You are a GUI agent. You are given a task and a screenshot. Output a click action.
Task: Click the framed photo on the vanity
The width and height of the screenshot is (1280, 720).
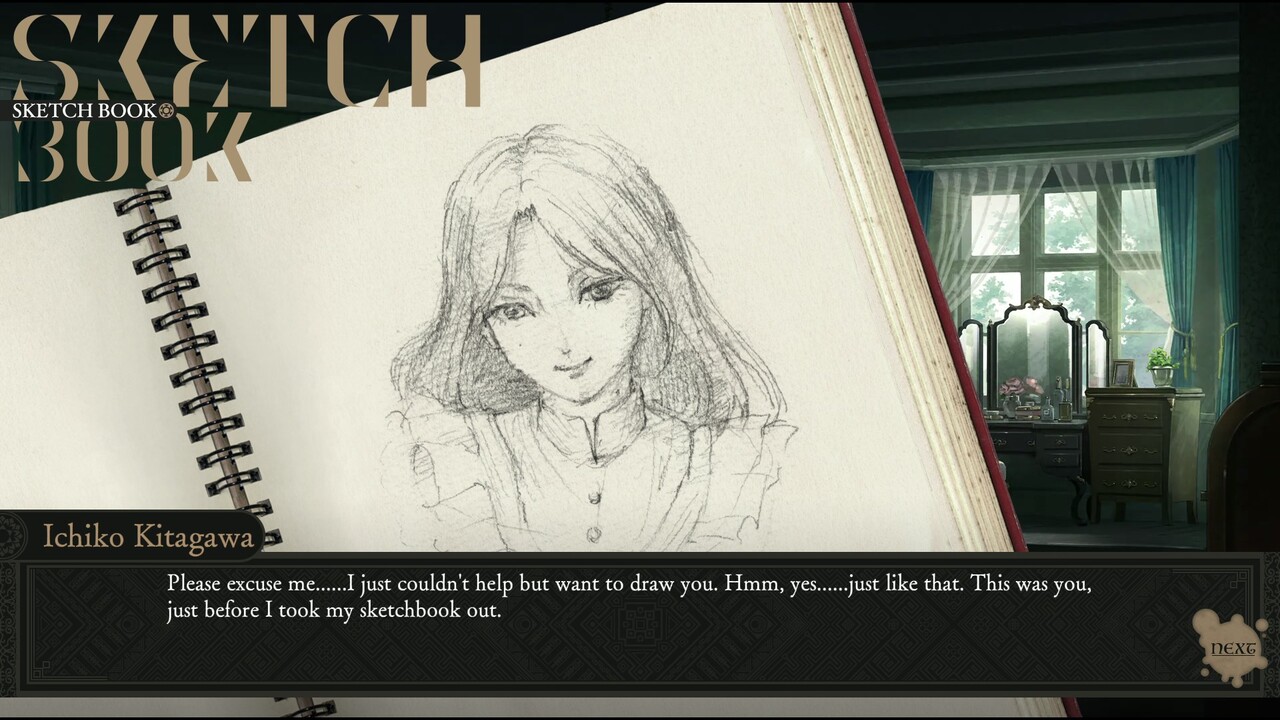coord(1122,372)
